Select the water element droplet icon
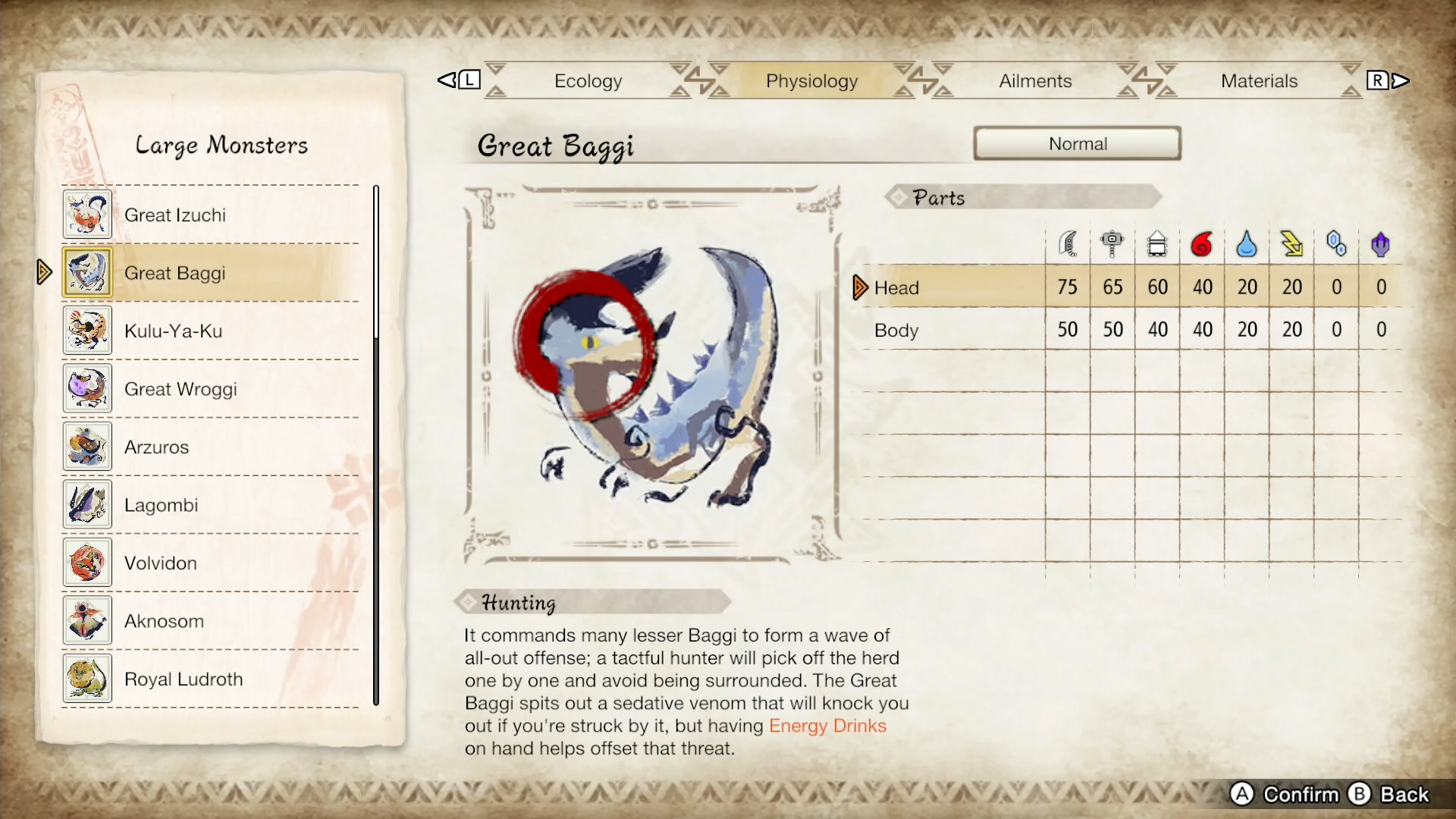 pyautogui.click(x=1247, y=243)
